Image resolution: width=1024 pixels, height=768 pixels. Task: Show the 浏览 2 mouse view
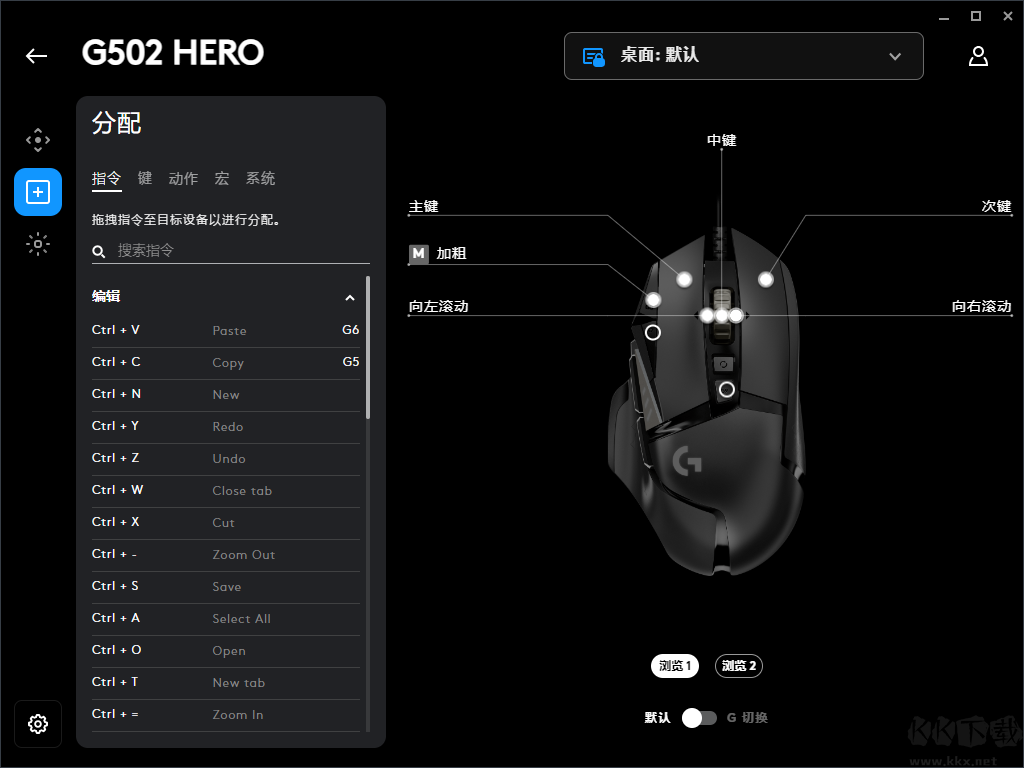coord(739,666)
